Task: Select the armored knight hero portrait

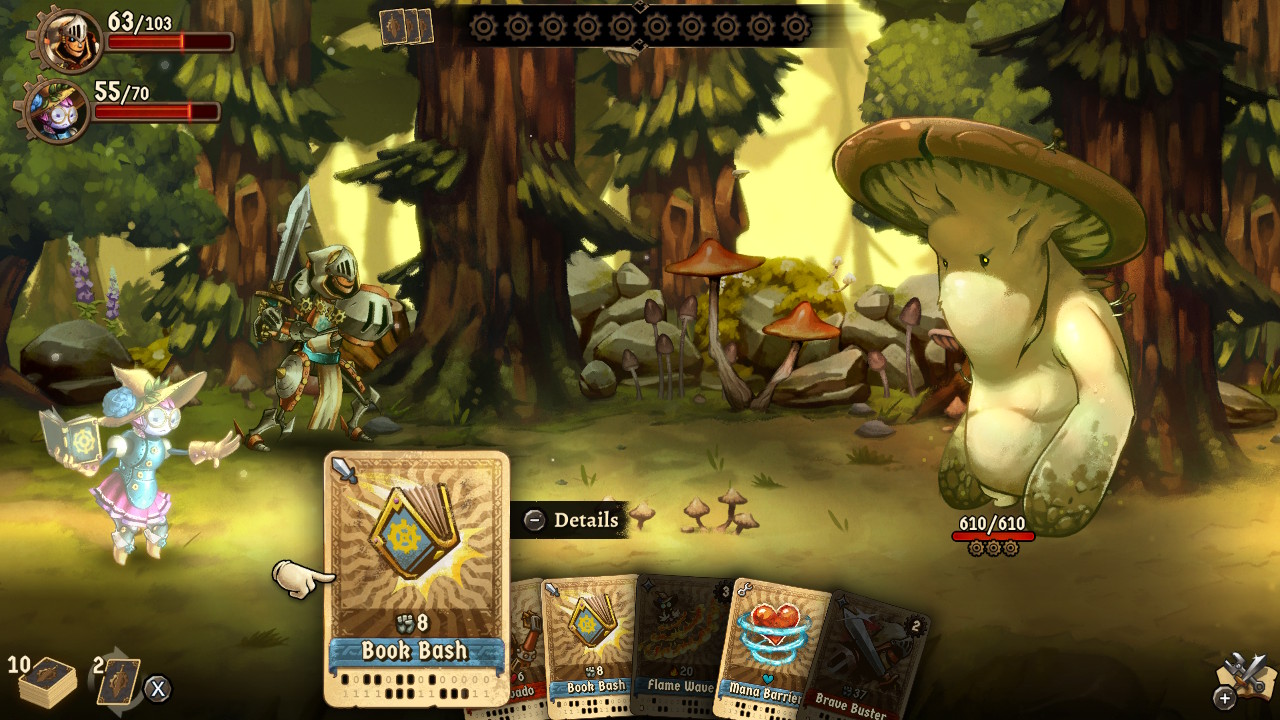Action: tap(70, 40)
